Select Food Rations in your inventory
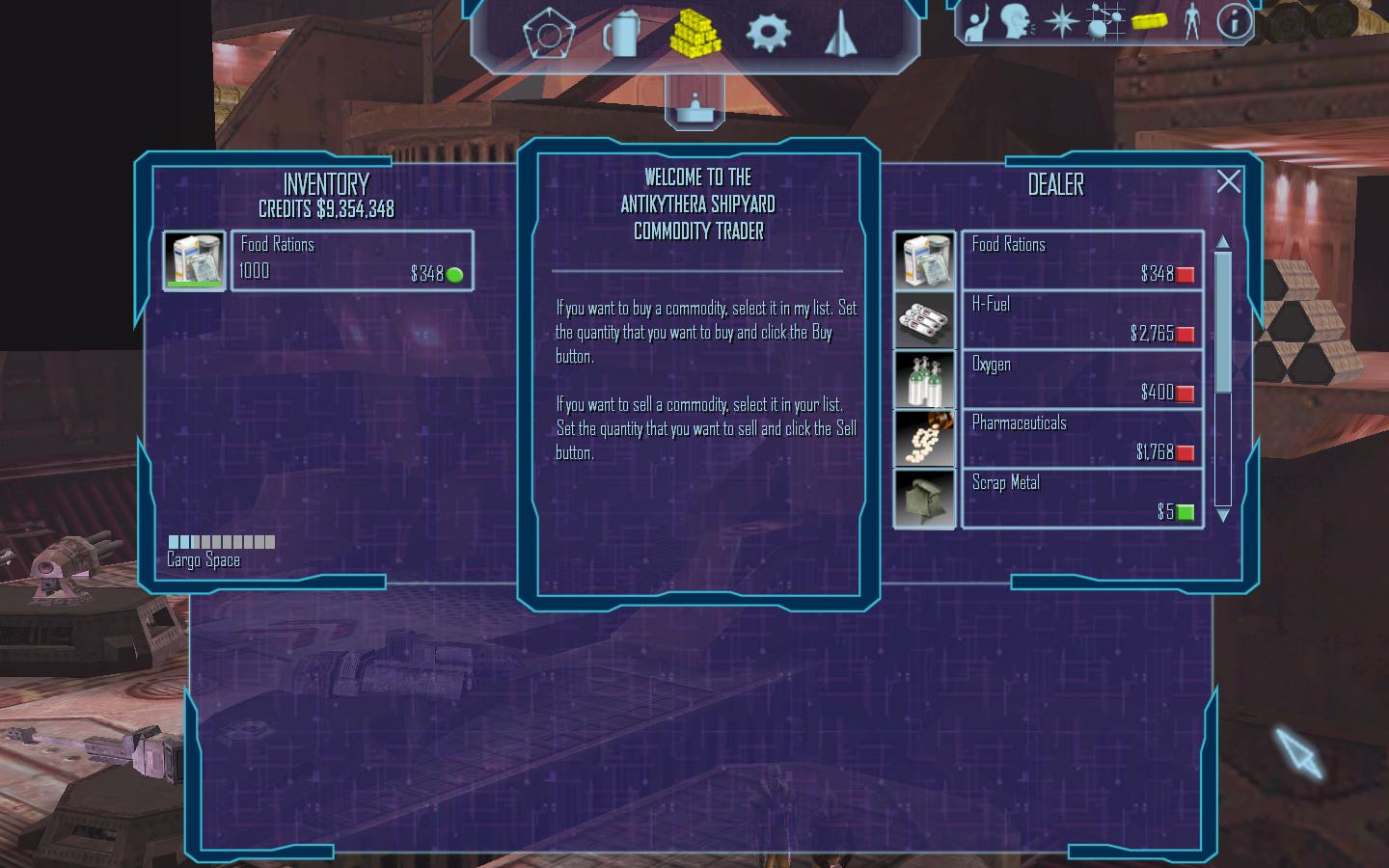The image size is (1389, 868). pos(351,260)
